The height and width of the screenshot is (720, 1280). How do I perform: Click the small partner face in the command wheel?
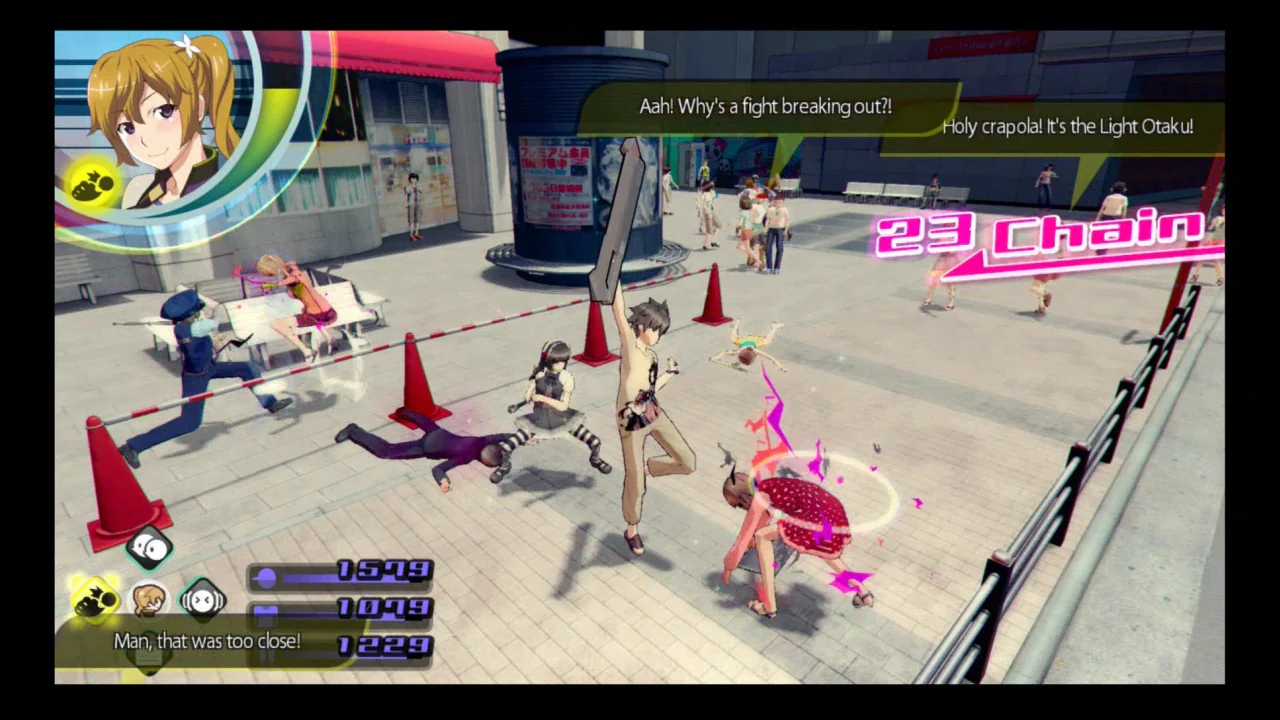[149, 600]
